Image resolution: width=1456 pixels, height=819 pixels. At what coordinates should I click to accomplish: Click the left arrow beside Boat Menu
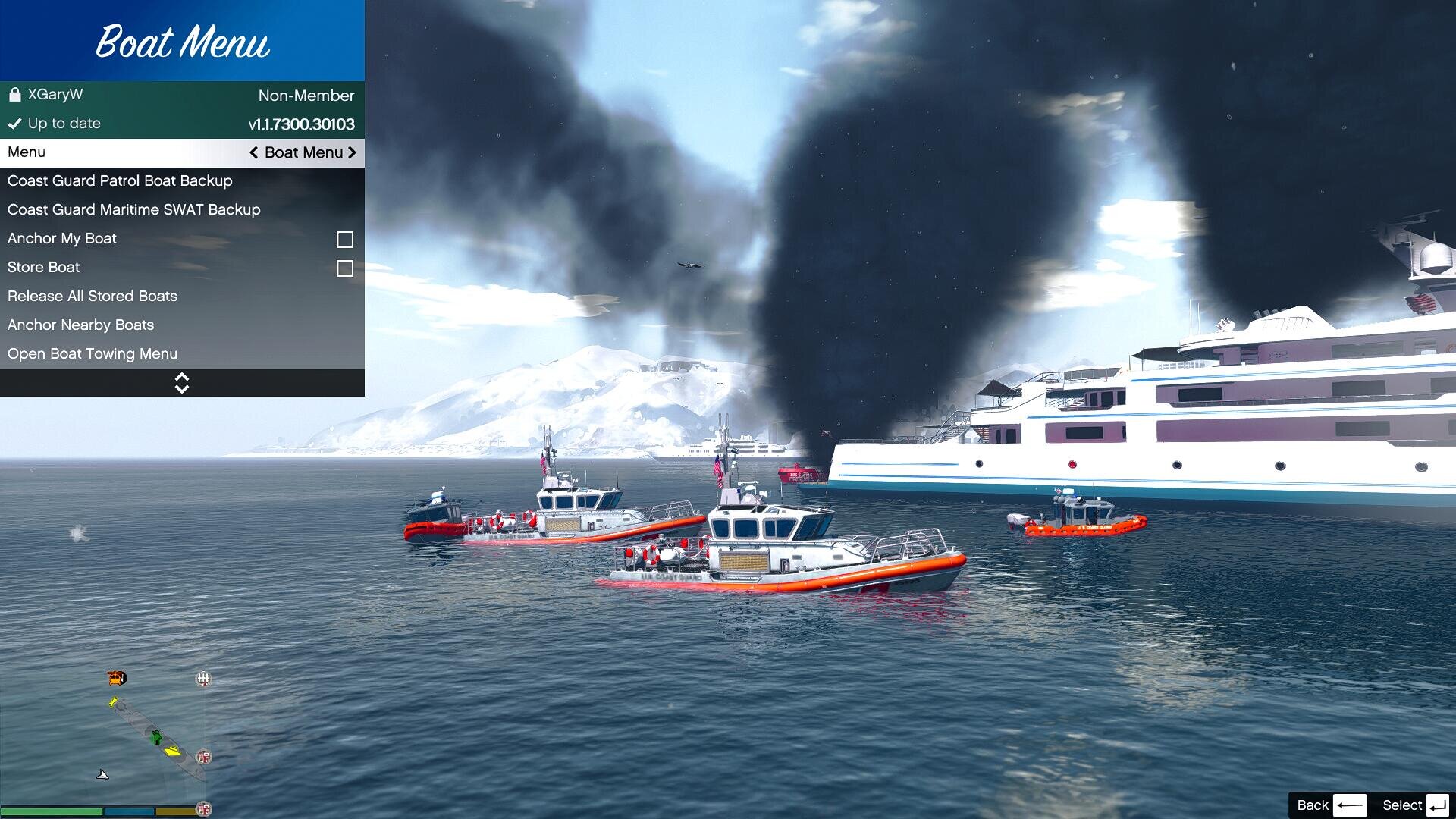[254, 153]
